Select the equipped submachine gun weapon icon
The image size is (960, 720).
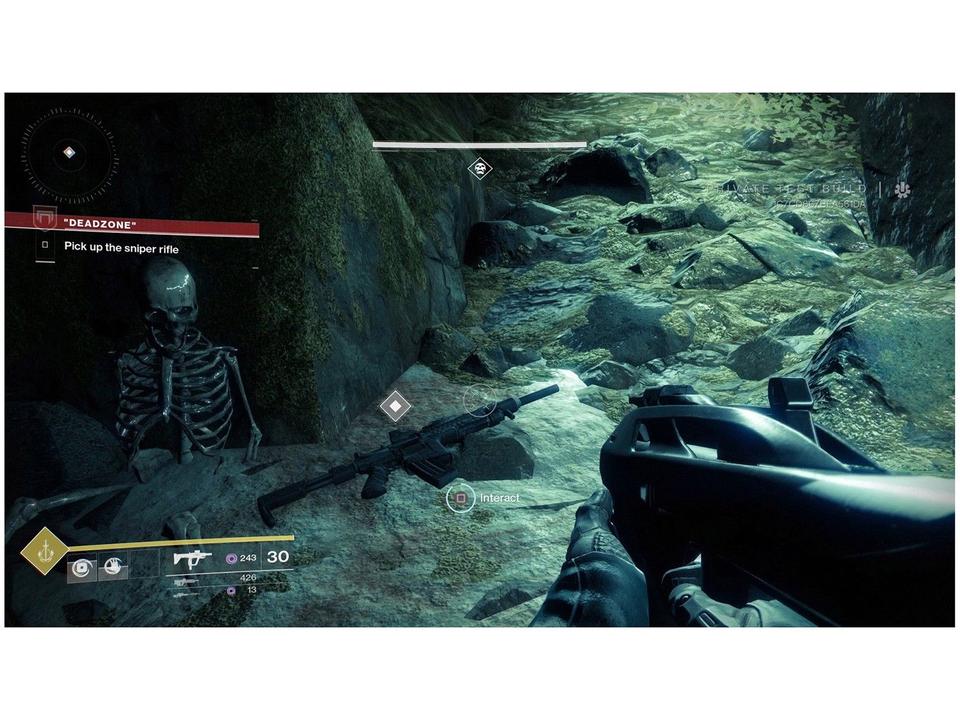191,558
